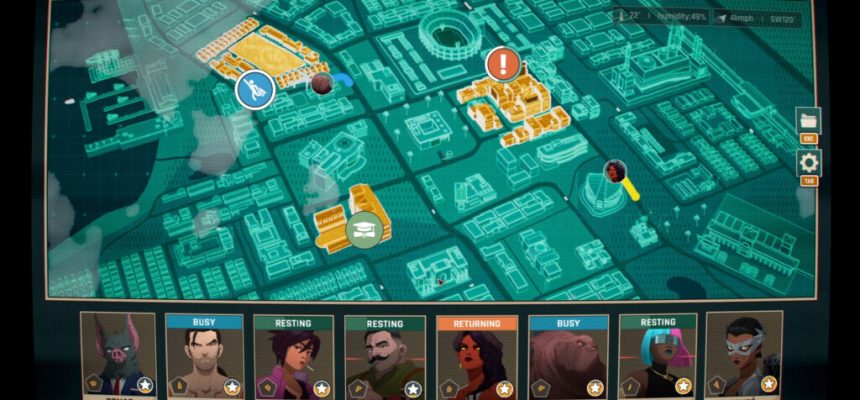Click the hero portrait marker with yellow trail

coord(615,171)
